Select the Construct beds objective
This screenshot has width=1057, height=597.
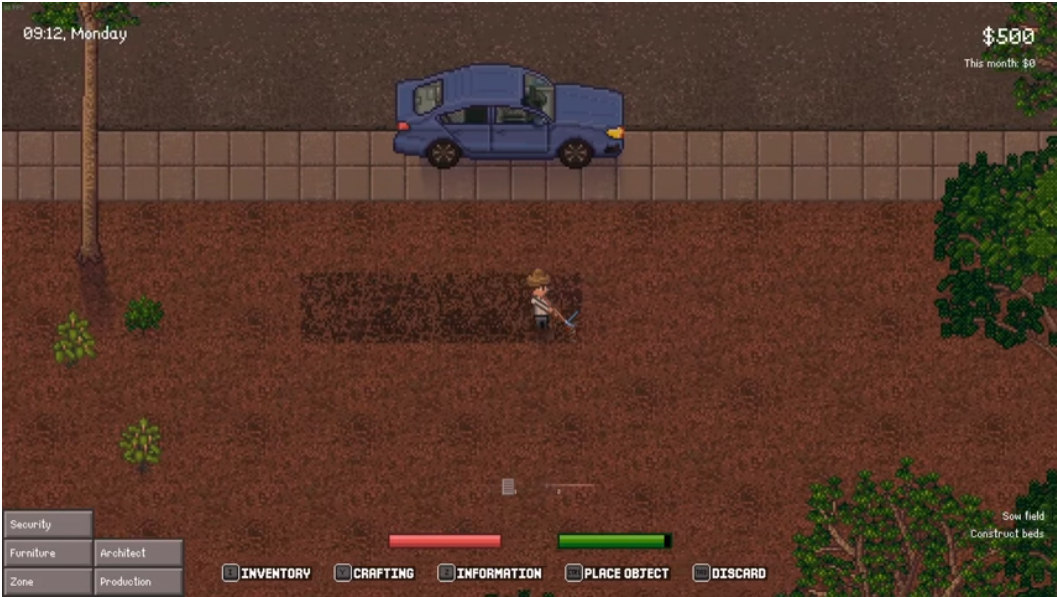click(x=1006, y=534)
